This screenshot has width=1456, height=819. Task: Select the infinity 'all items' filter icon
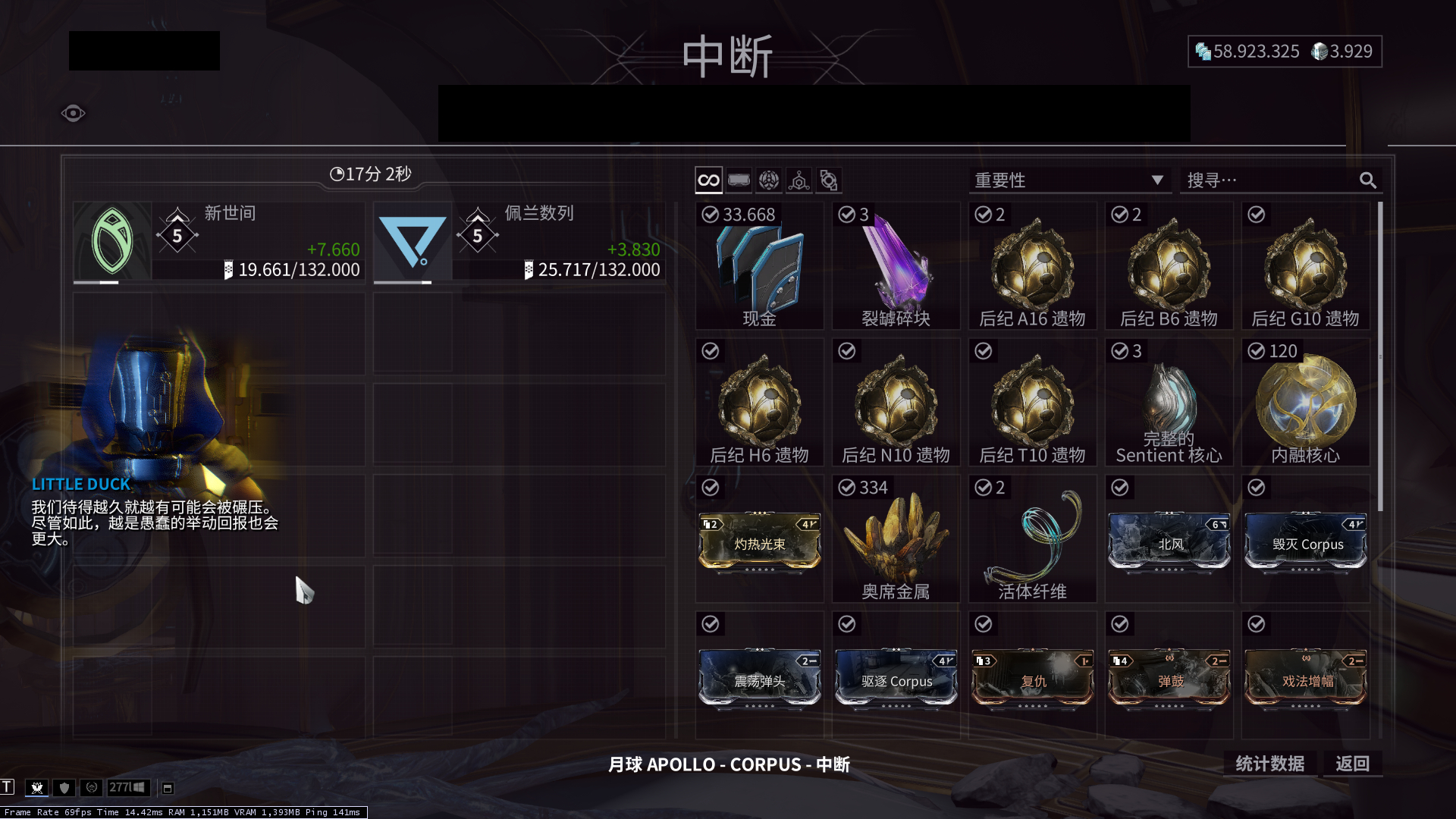(708, 180)
